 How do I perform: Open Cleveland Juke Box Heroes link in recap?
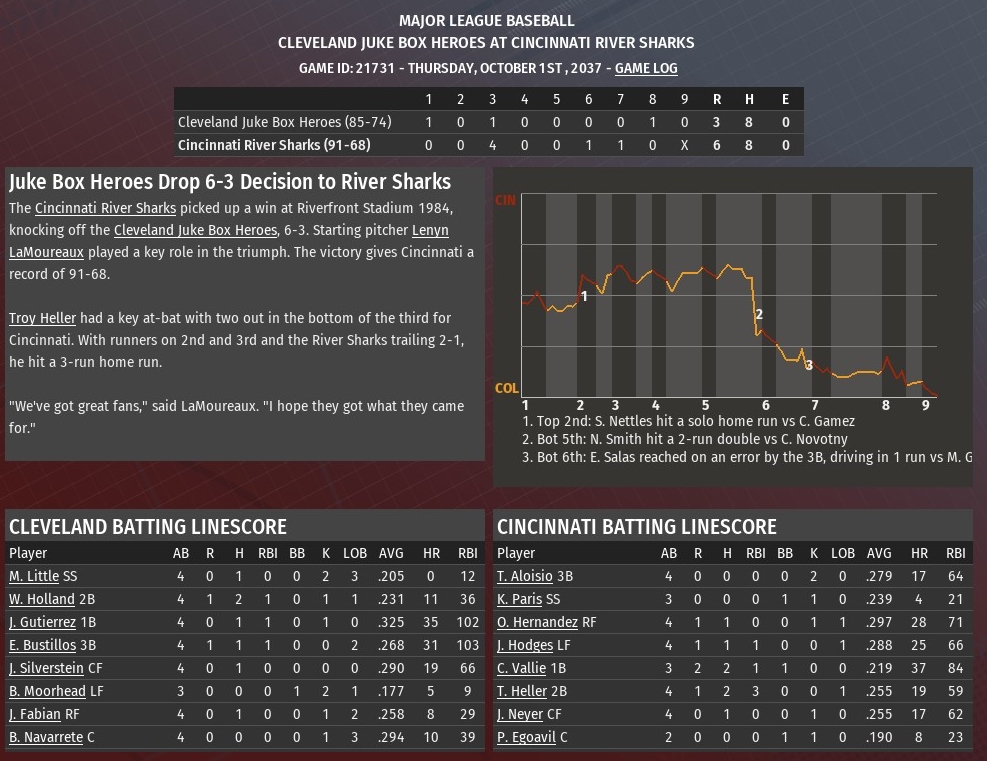tap(194, 231)
